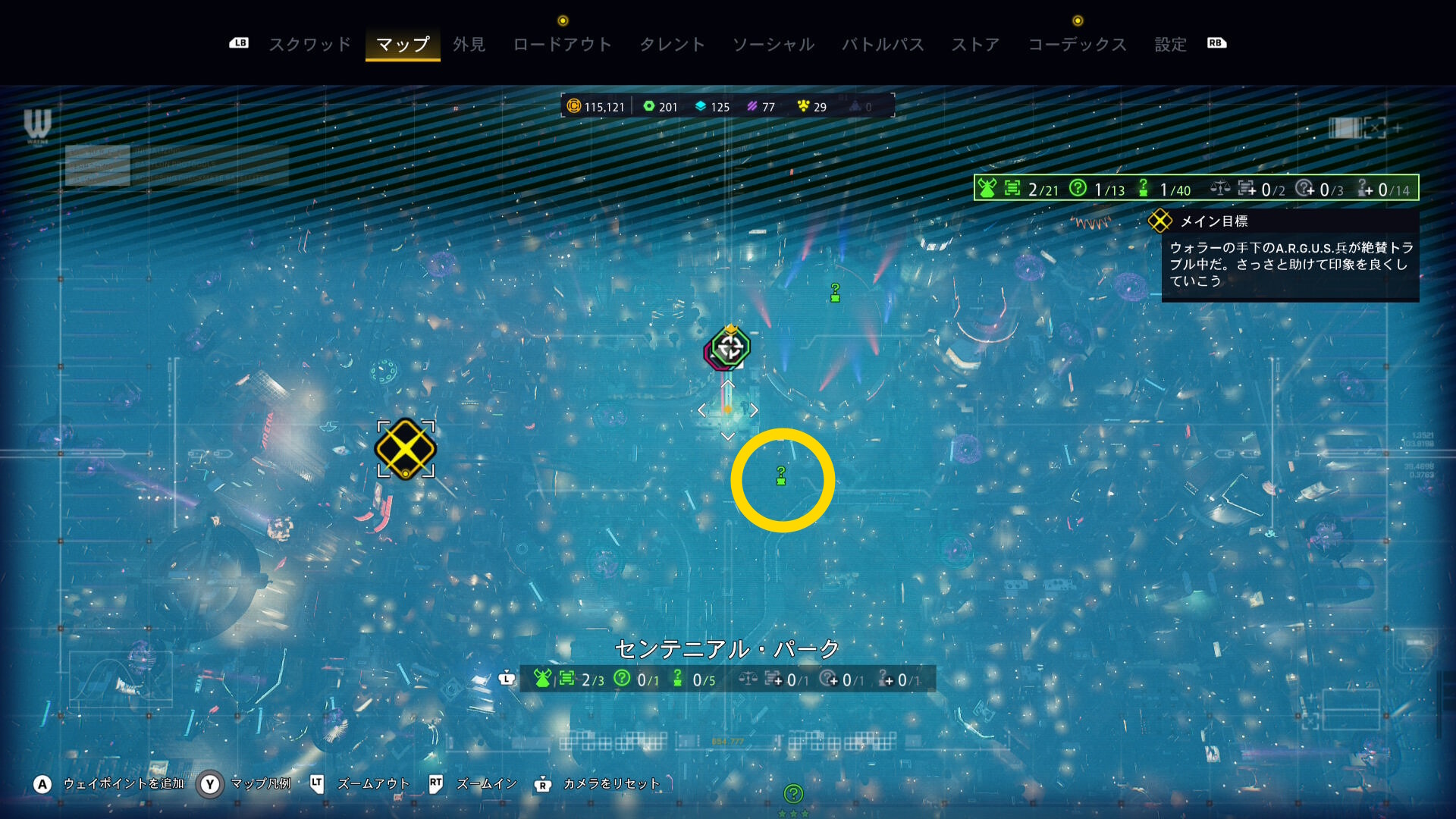
Task: Switch to the ソーシャル tab
Action: point(773,45)
